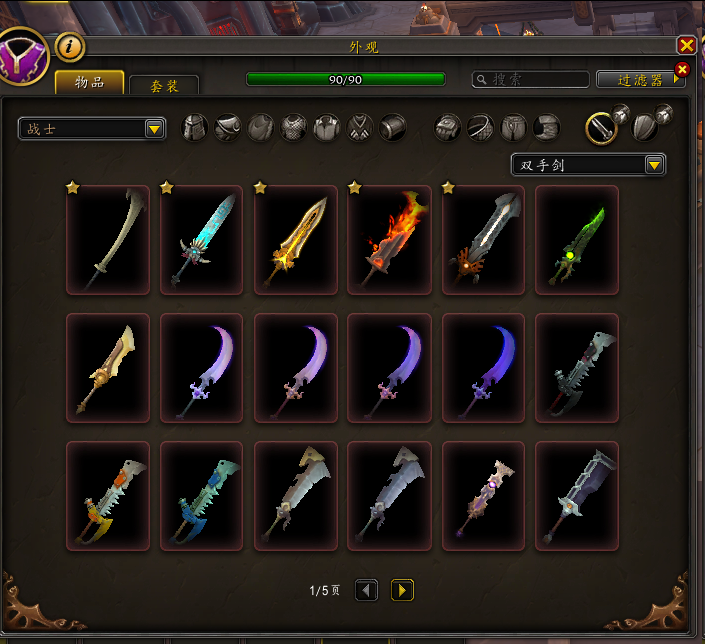Select the gloves slot icon
Image resolution: width=705 pixels, height=644 pixels.
click(447, 128)
